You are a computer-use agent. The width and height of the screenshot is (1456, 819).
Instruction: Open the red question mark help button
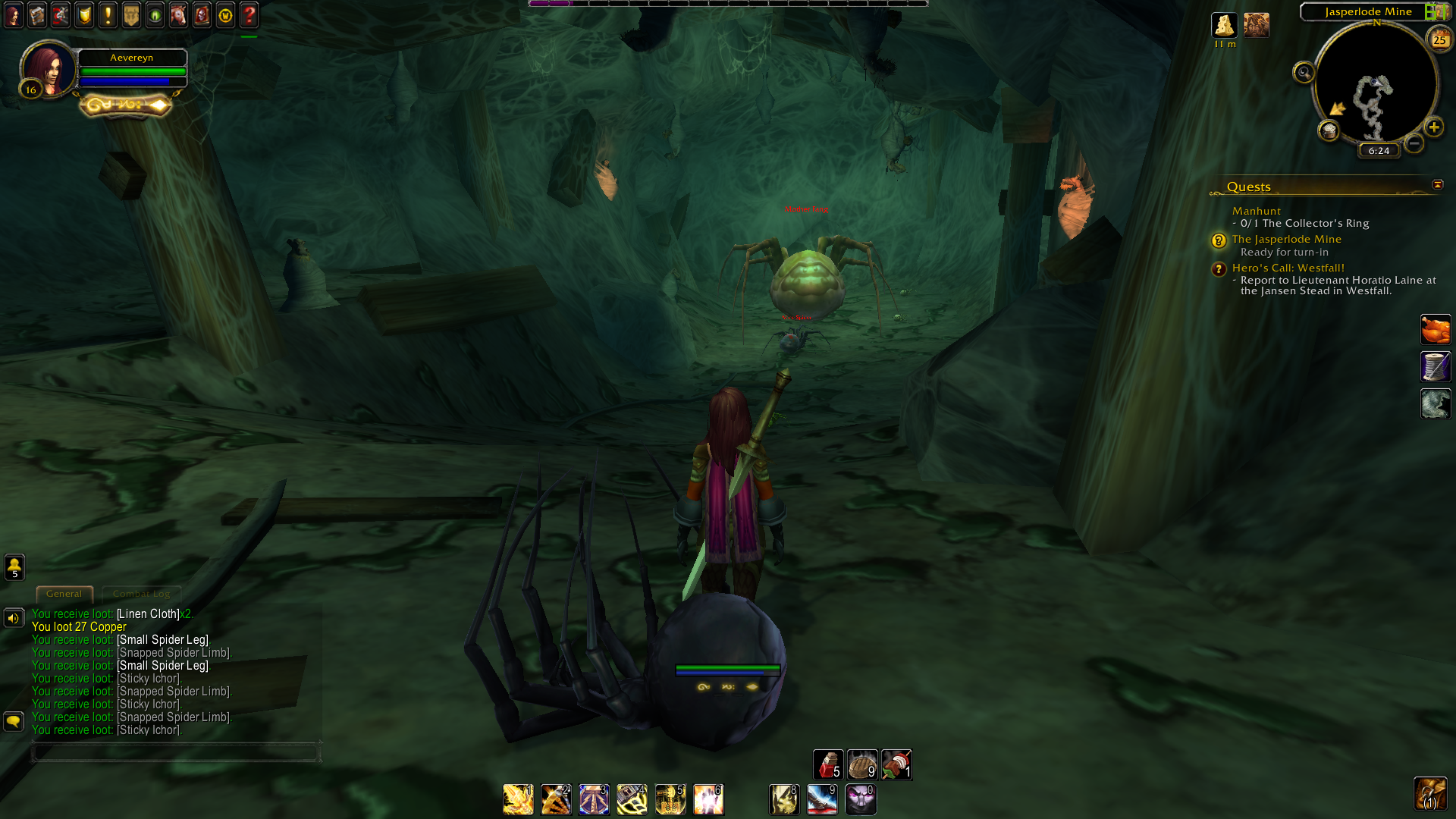point(249,14)
